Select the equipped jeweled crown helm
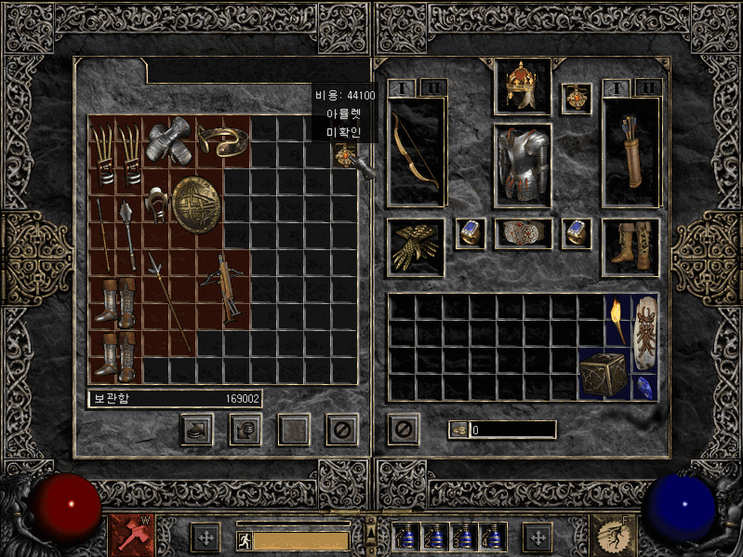 click(x=522, y=87)
